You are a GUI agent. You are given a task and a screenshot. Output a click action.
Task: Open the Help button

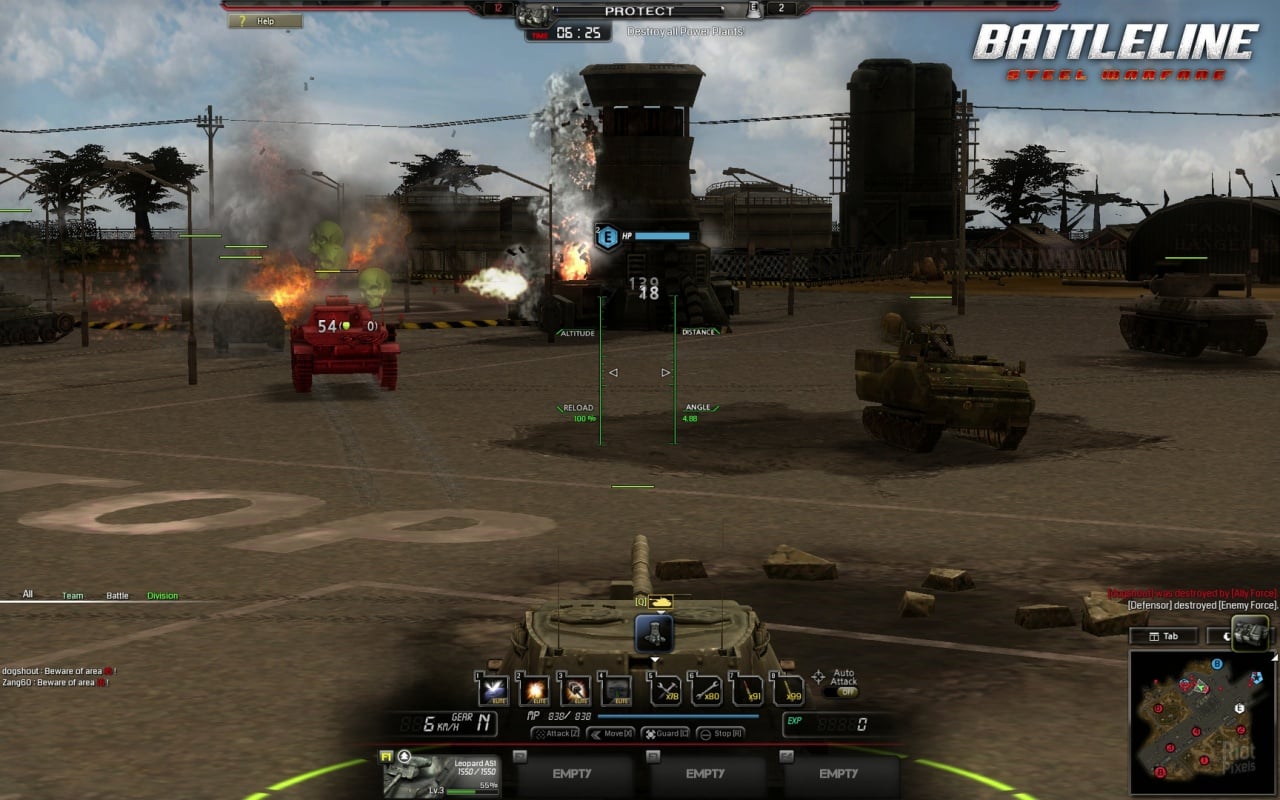[265, 21]
